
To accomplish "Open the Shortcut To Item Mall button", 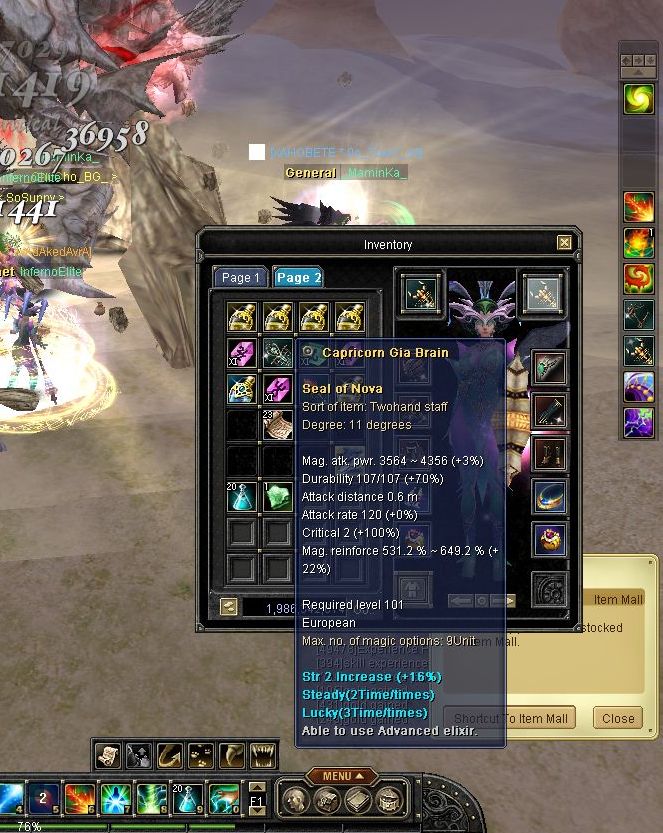I will click(x=511, y=718).
